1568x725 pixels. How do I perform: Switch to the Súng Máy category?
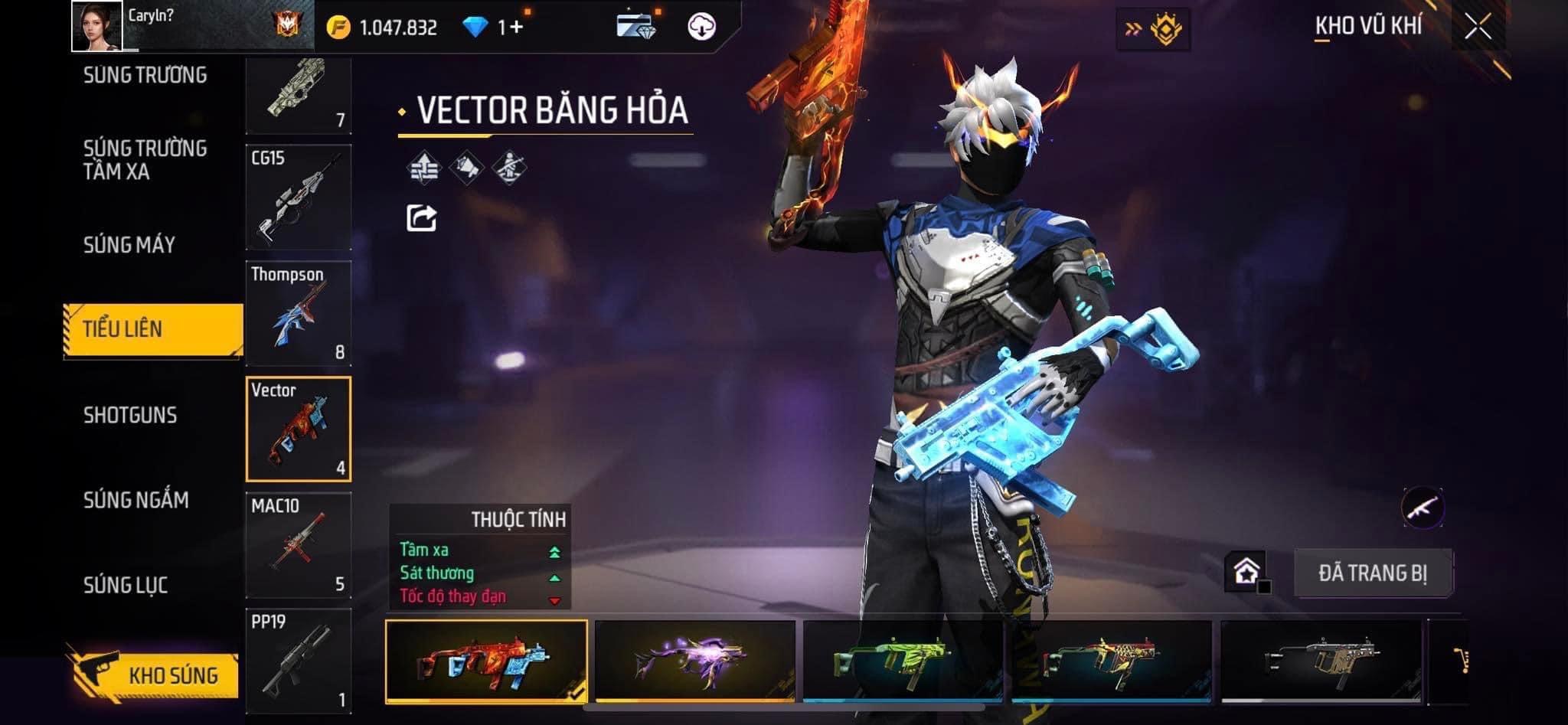[129, 245]
